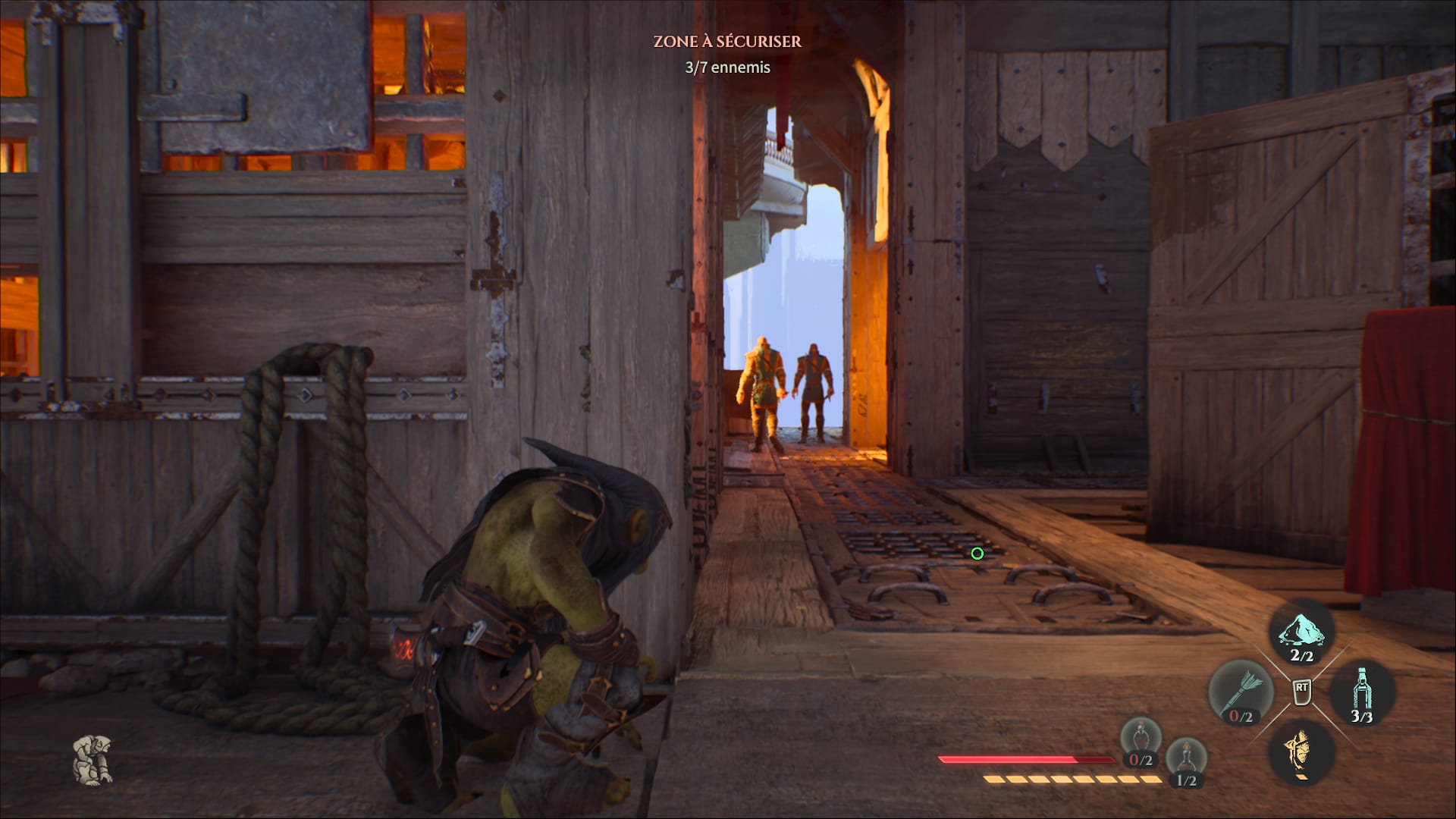Screen dimensions: 1456x819
Task: Open the Zone à sécuriser objective tracker
Action: [x=727, y=42]
